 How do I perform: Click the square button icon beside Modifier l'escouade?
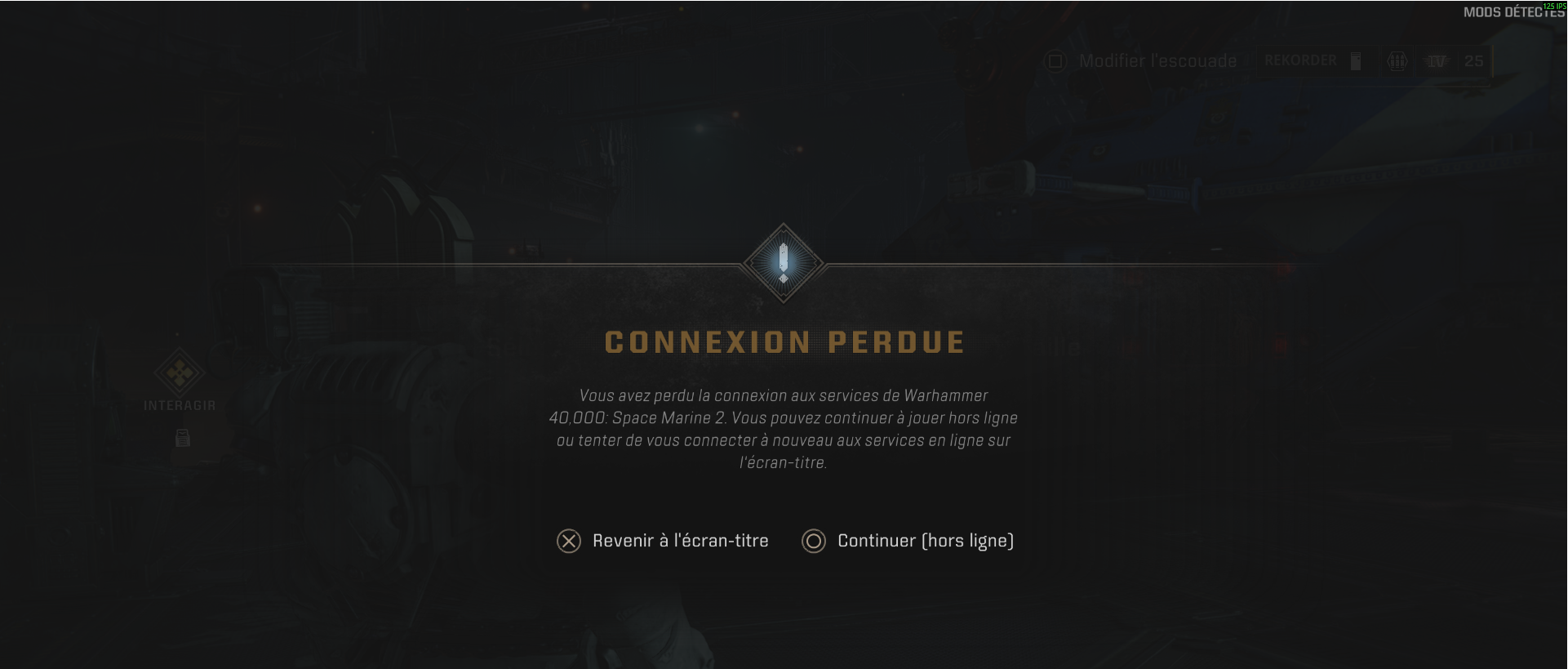[1055, 60]
